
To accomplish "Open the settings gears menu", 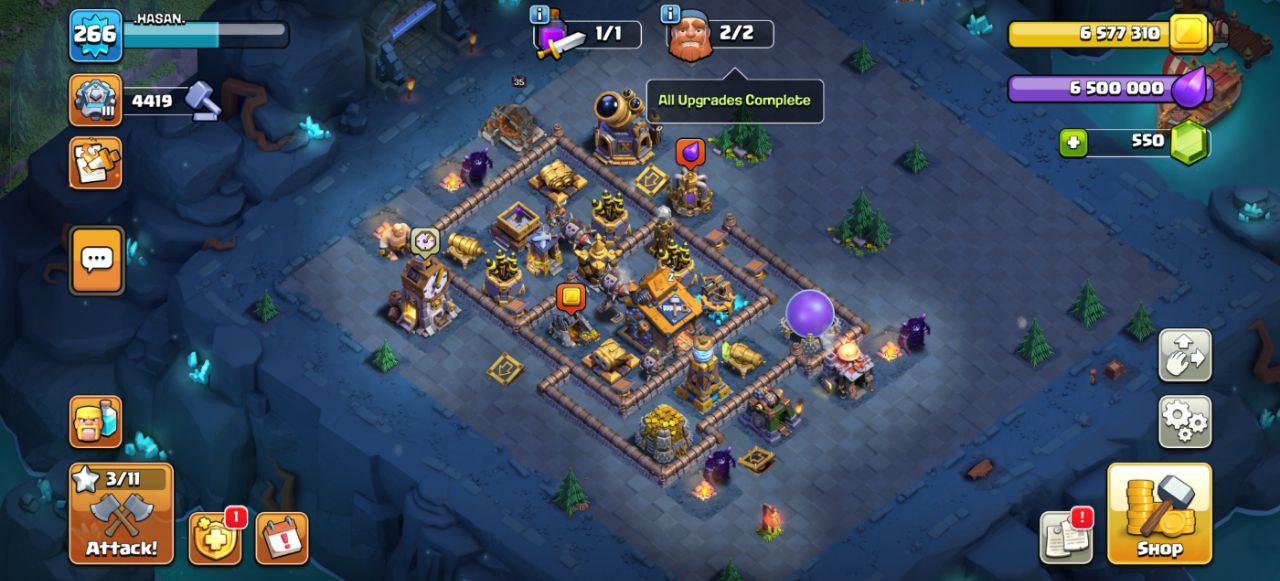I will click(x=1185, y=421).
